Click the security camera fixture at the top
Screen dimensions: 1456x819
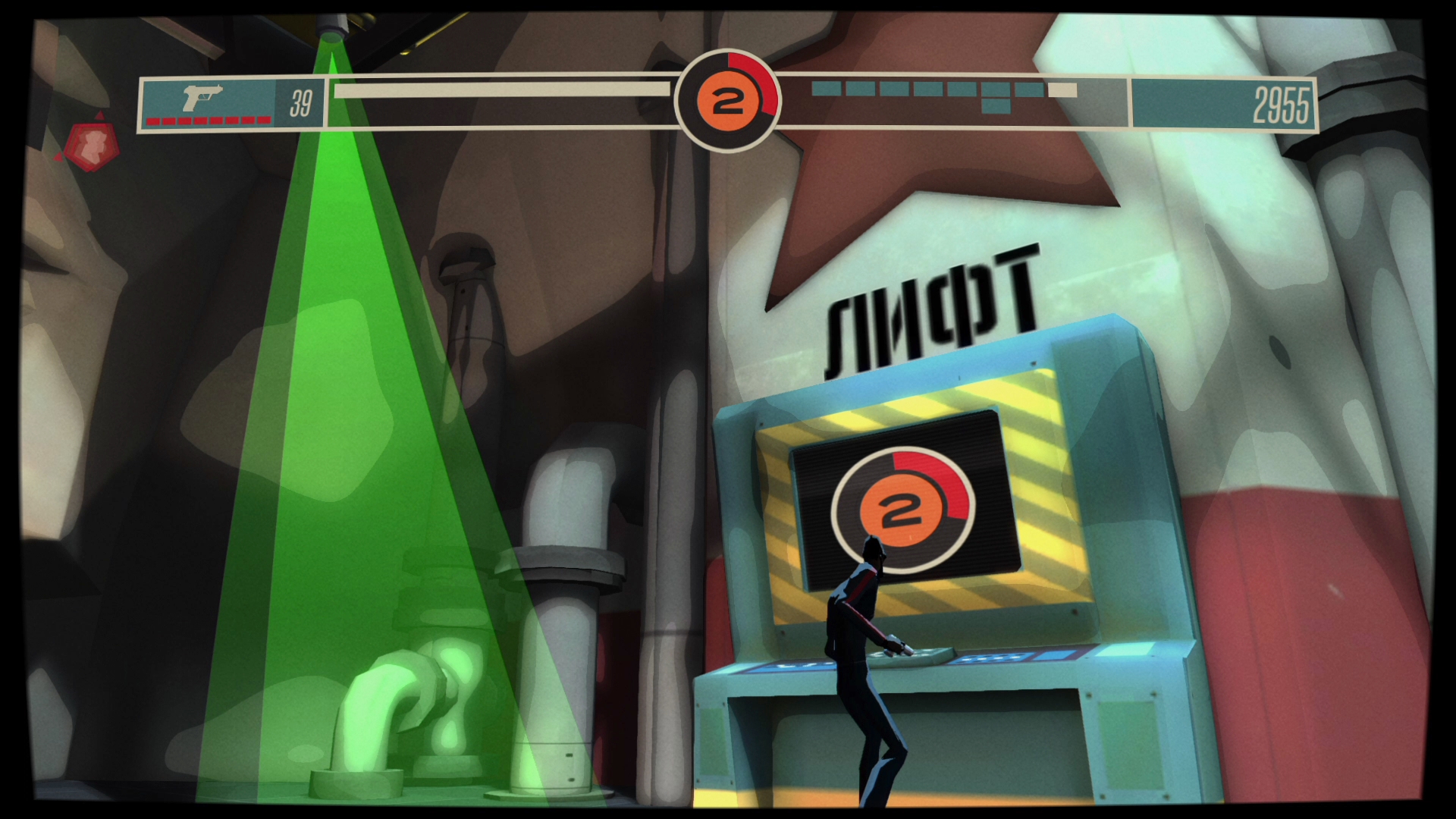pyautogui.click(x=332, y=23)
